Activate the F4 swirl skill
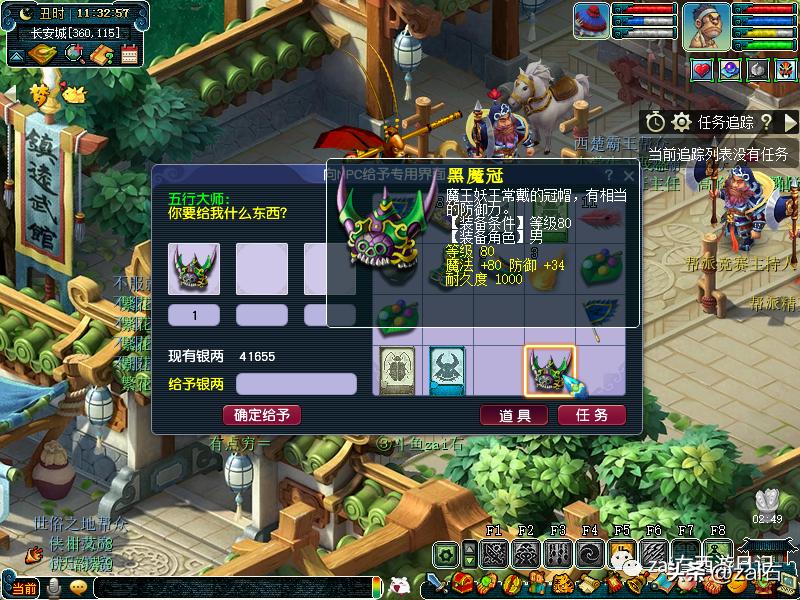This screenshot has height=600, width=800. (x=588, y=555)
